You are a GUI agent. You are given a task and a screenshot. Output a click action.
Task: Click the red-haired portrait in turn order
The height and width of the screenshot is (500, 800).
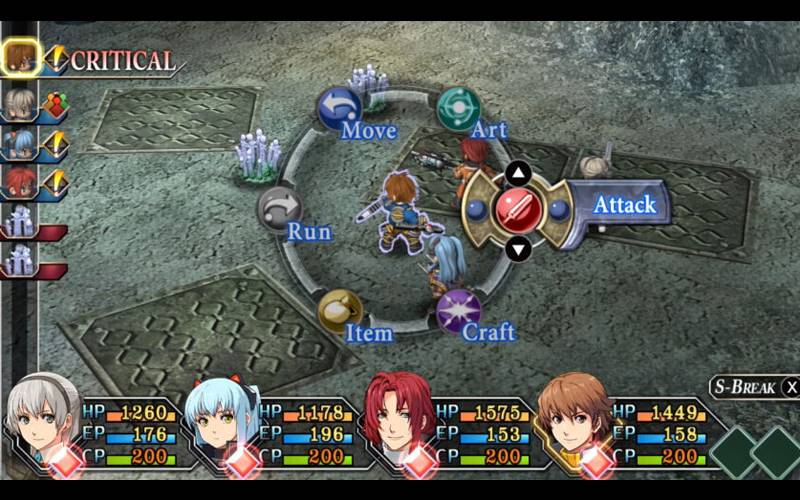20,183
